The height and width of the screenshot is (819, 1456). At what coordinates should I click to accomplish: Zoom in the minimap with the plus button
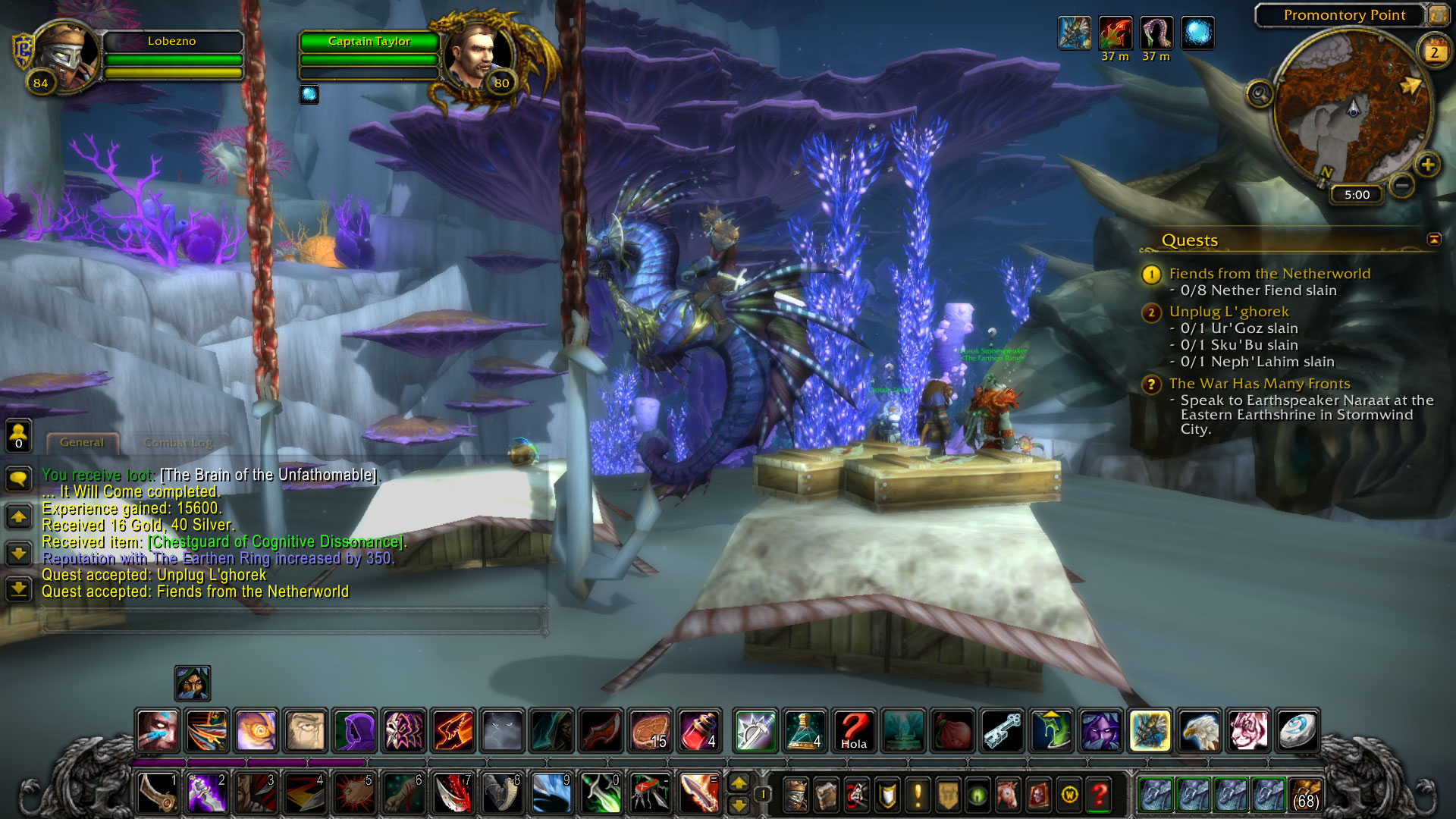(1427, 165)
